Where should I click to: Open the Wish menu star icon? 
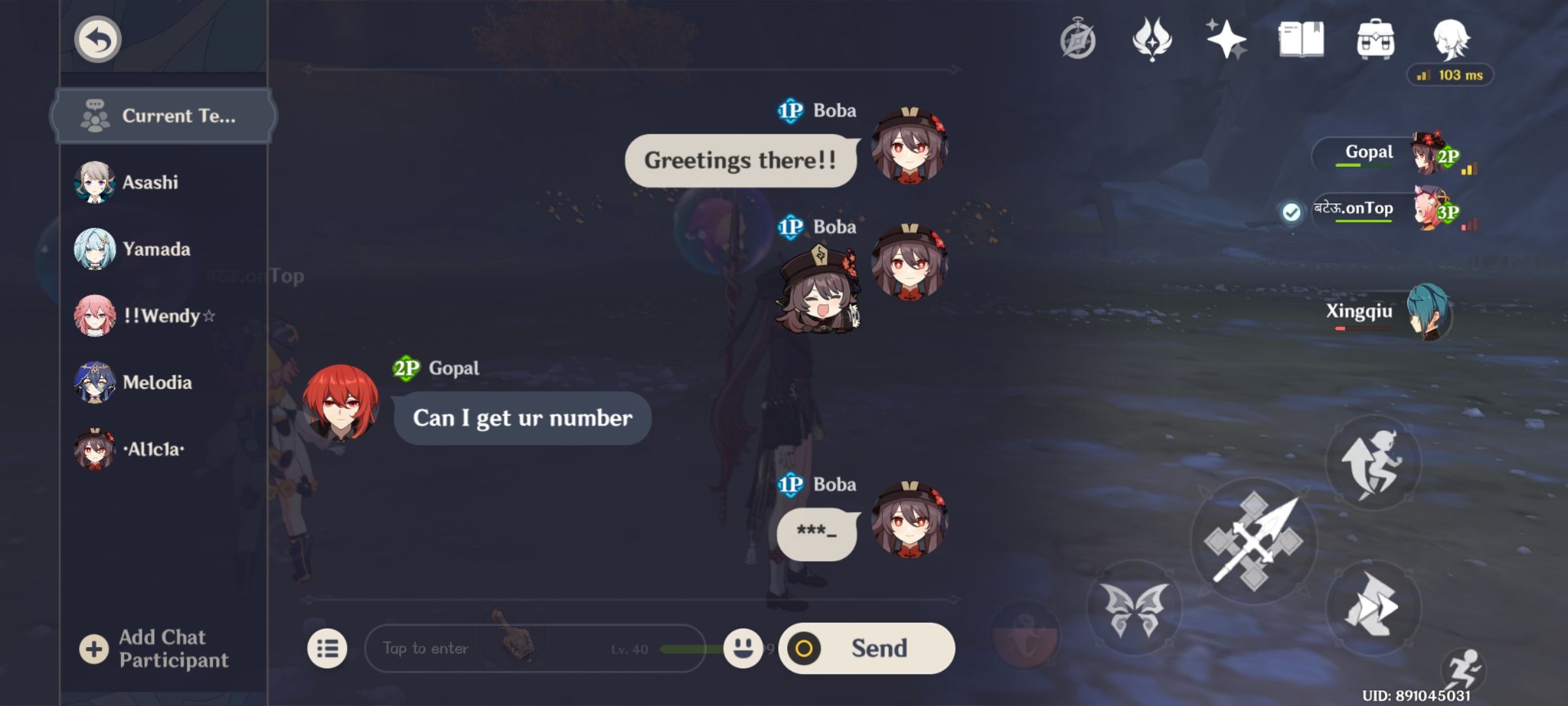click(x=1227, y=41)
